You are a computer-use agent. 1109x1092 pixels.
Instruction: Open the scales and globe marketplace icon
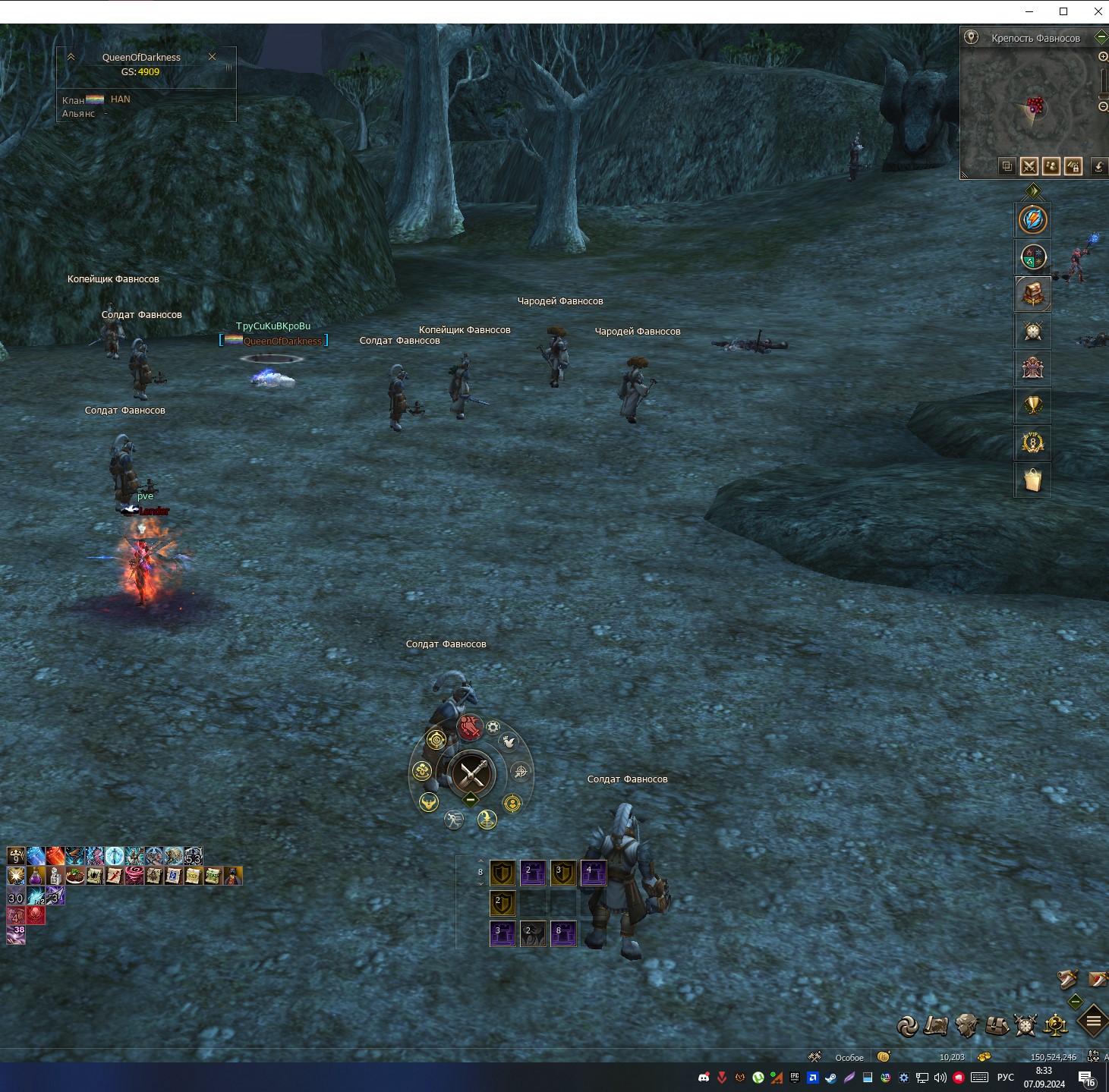(x=1056, y=1026)
